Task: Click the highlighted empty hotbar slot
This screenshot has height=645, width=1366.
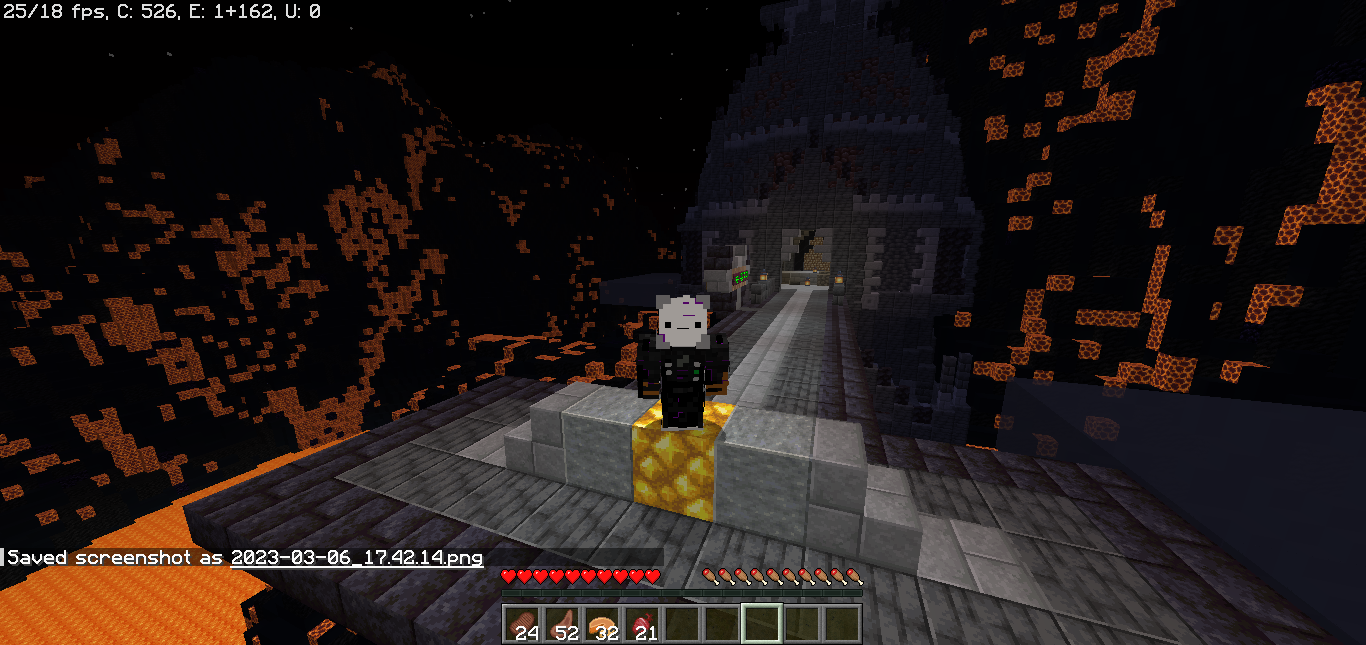Action: point(762,624)
